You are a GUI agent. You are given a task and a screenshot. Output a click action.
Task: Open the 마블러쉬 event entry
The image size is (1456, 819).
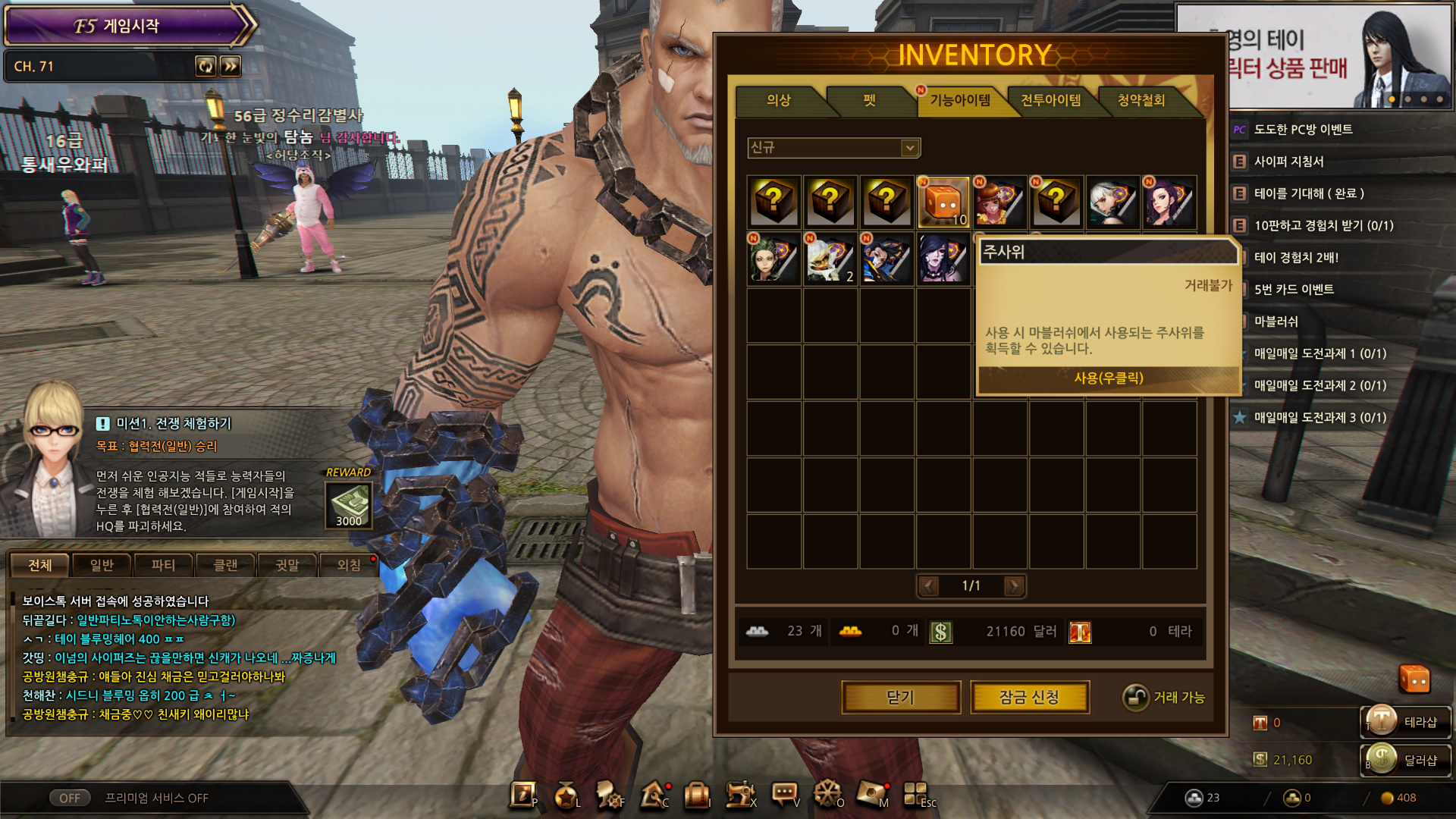(x=1276, y=322)
